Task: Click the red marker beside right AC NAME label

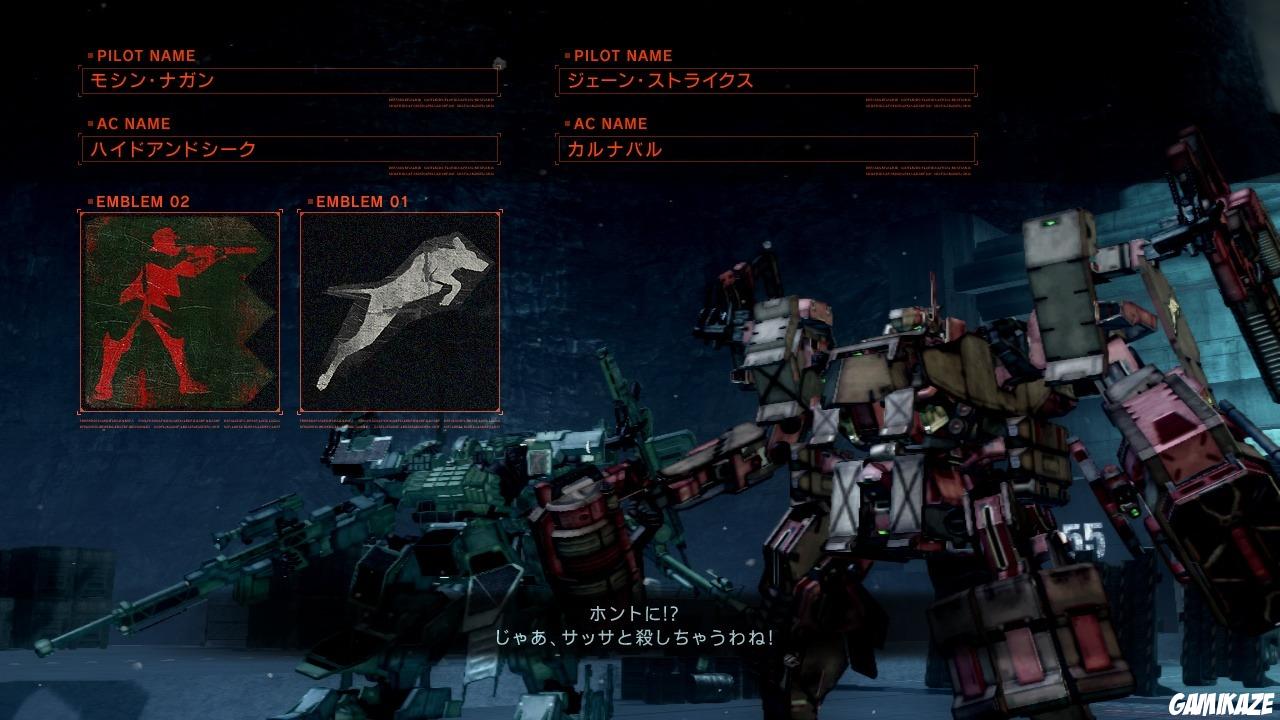Action: click(x=566, y=124)
